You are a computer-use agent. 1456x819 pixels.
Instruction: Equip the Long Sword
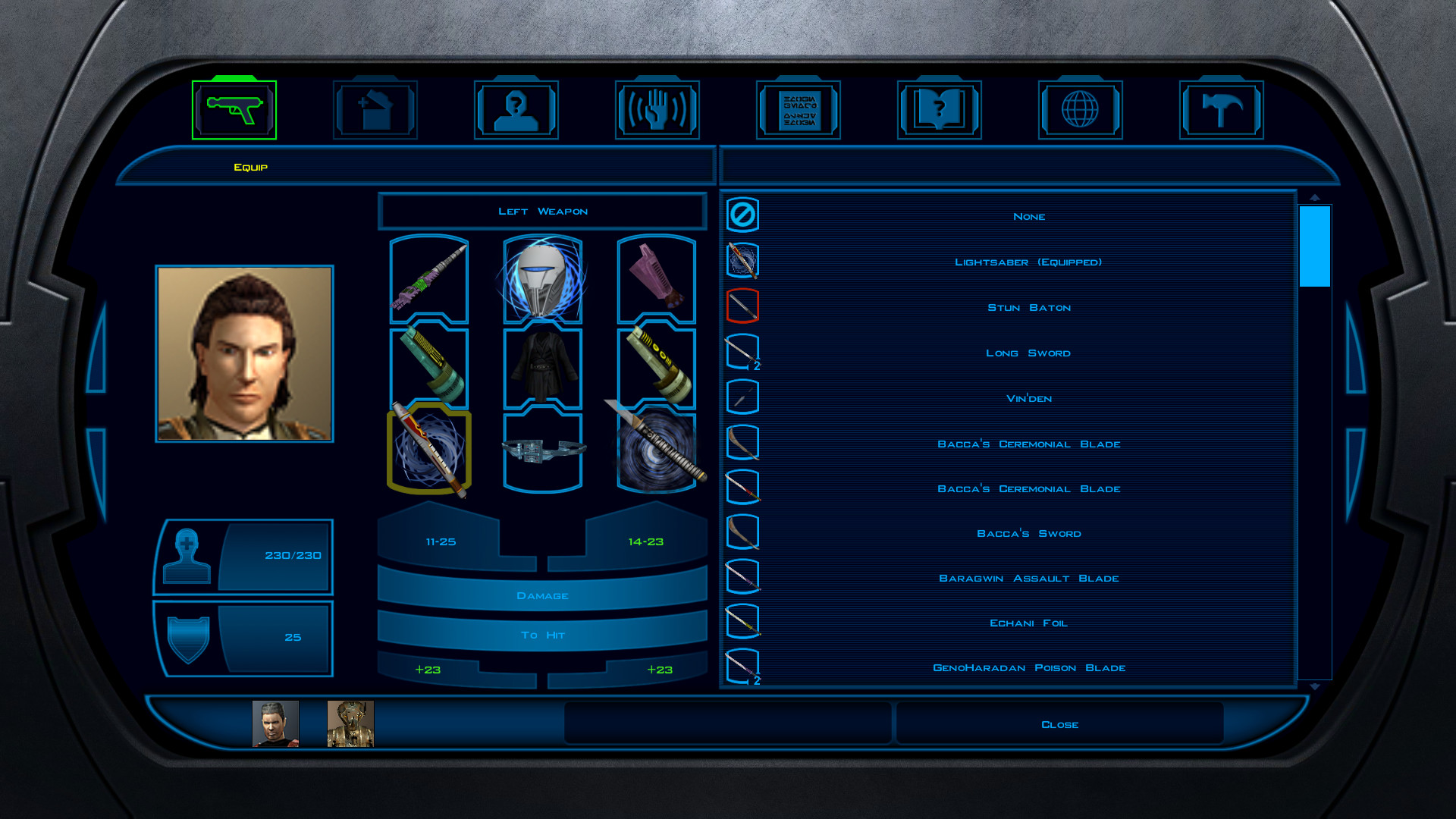[1028, 353]
